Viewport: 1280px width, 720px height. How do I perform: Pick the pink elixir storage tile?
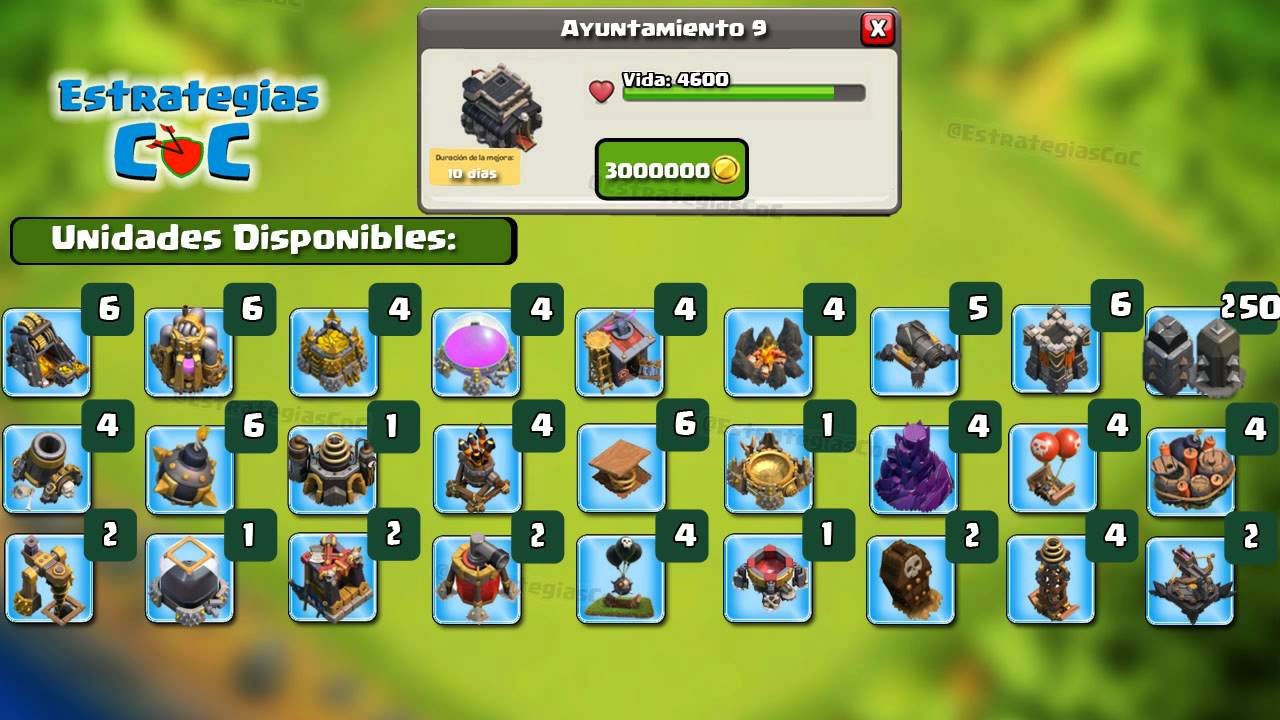click(x=476, y=352)
